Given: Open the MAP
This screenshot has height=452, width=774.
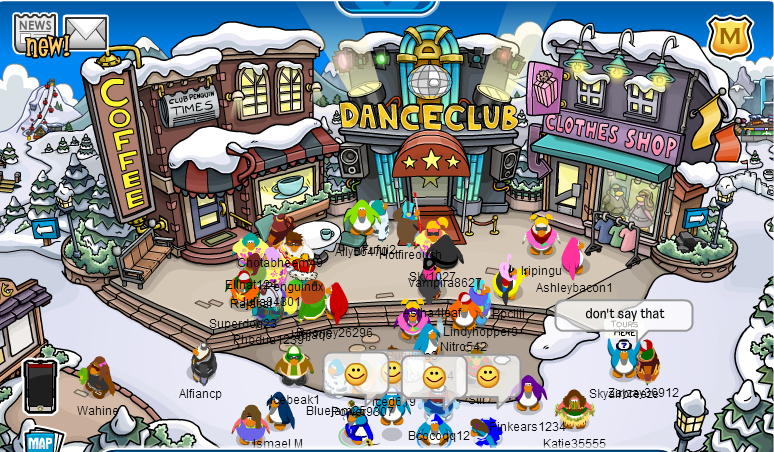Looking at the screenshot, I should 39,441.
